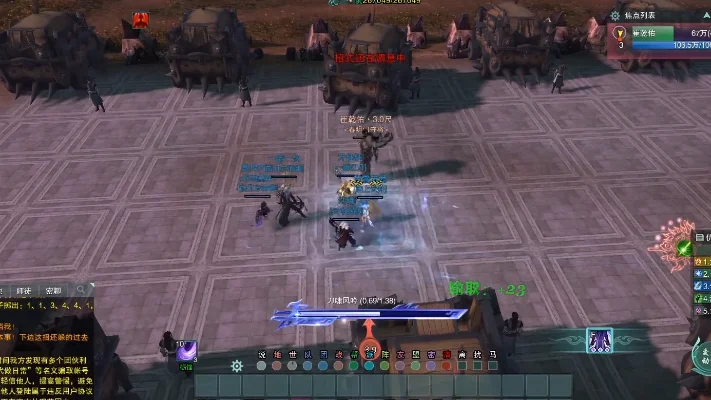Click the purple robed figure buff icon
The image size is (711, 400).
coord(600,341)
